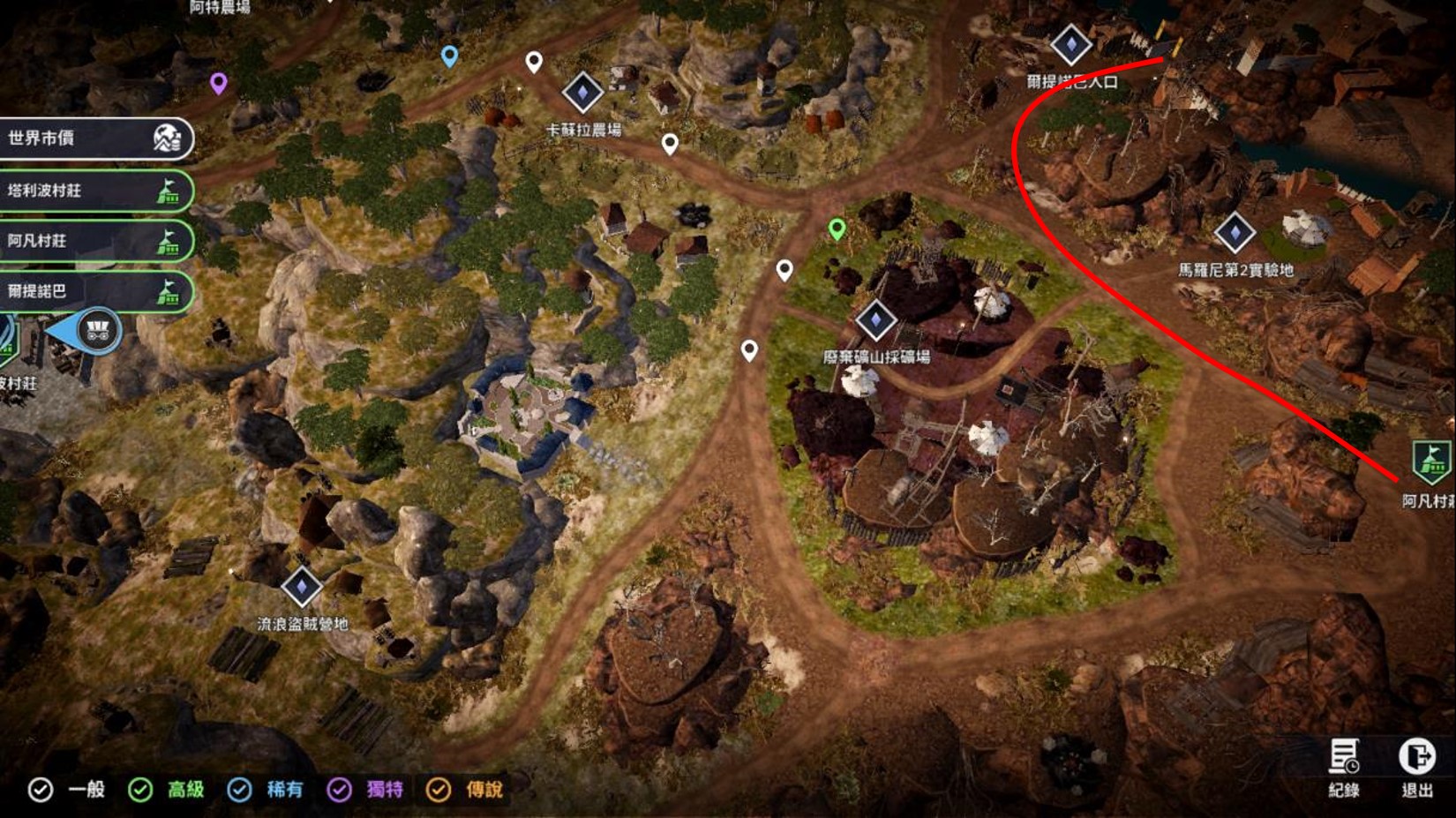
Task: Select the green 阿凡村莊 shield marker
Action: [x=1430, y=462]
